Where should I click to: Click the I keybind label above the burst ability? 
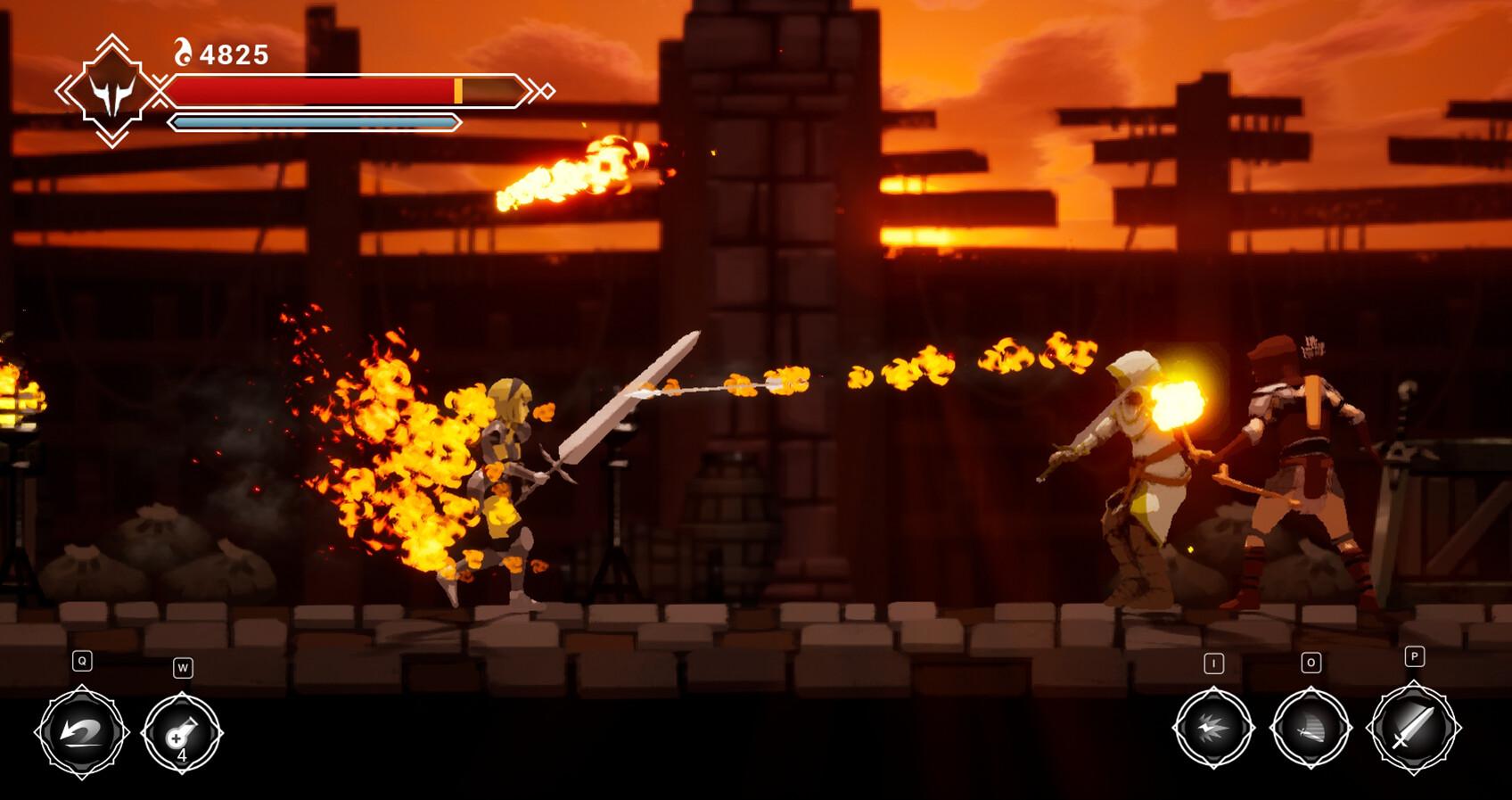tap(1212, 663)
